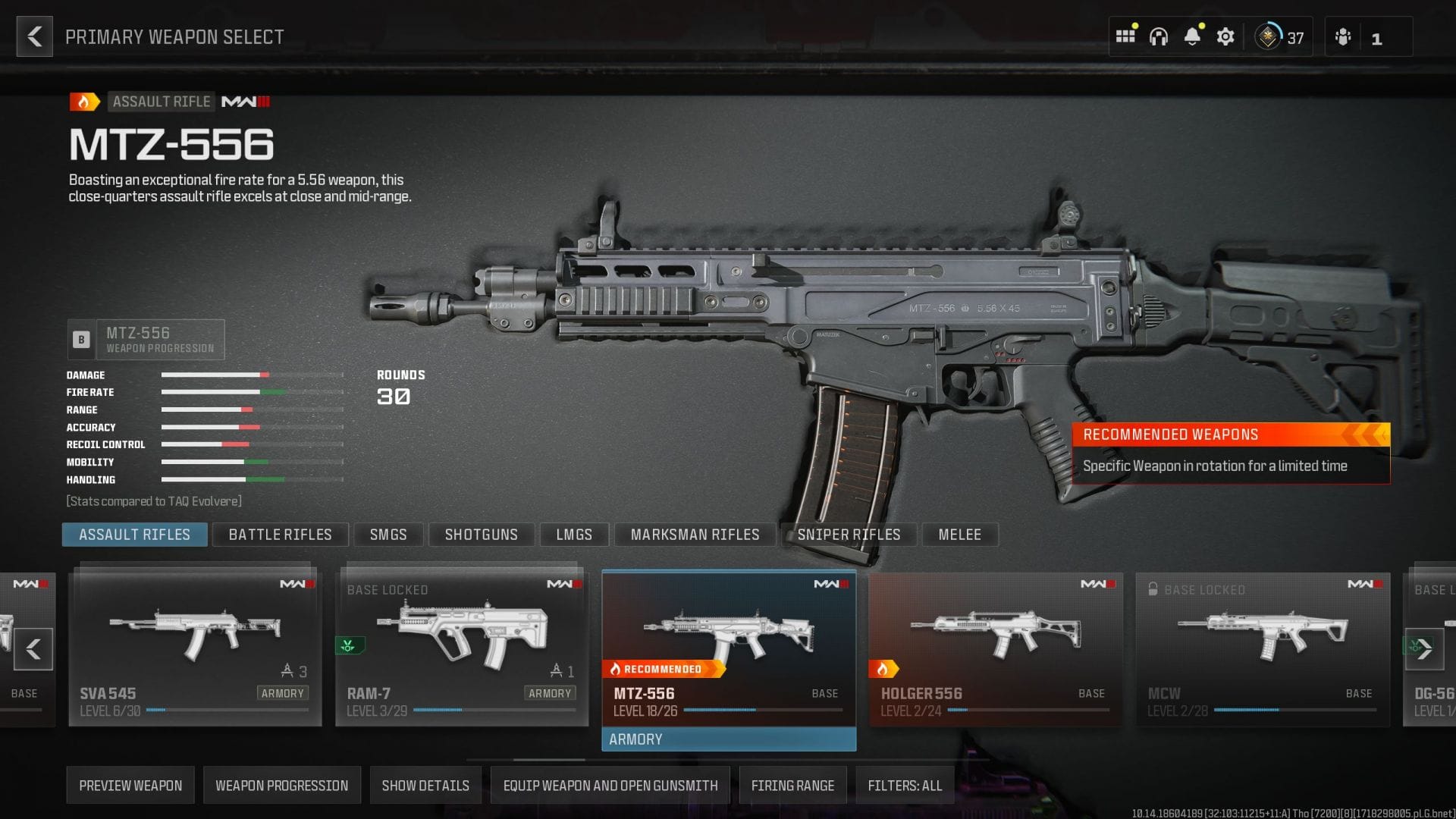The image size is (1456, 819).
Task: Open notifications via the bell icon
Action: [1194, 36]
